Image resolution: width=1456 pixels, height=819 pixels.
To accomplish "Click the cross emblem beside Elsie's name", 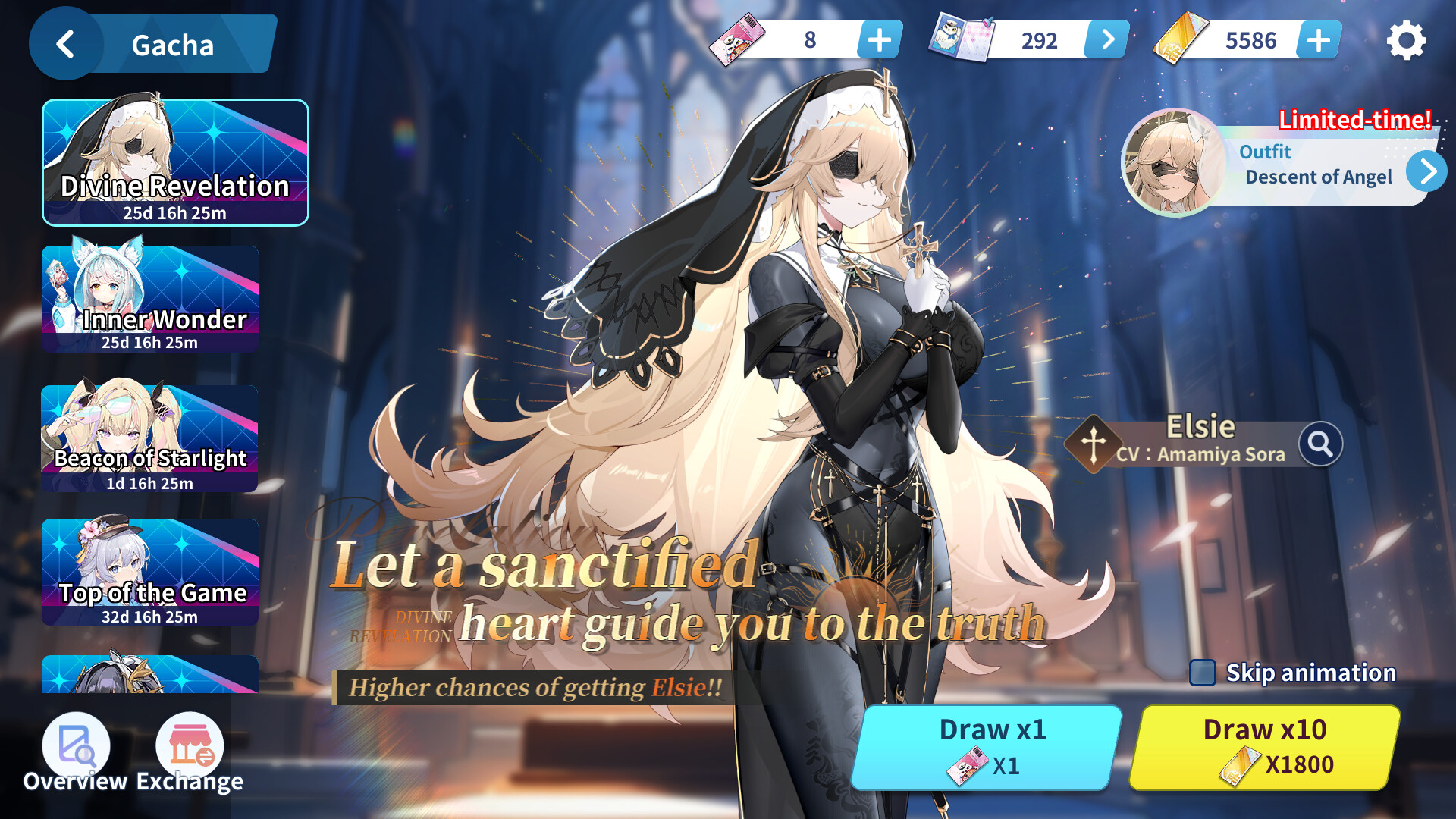I will [x=1092, y=442].
